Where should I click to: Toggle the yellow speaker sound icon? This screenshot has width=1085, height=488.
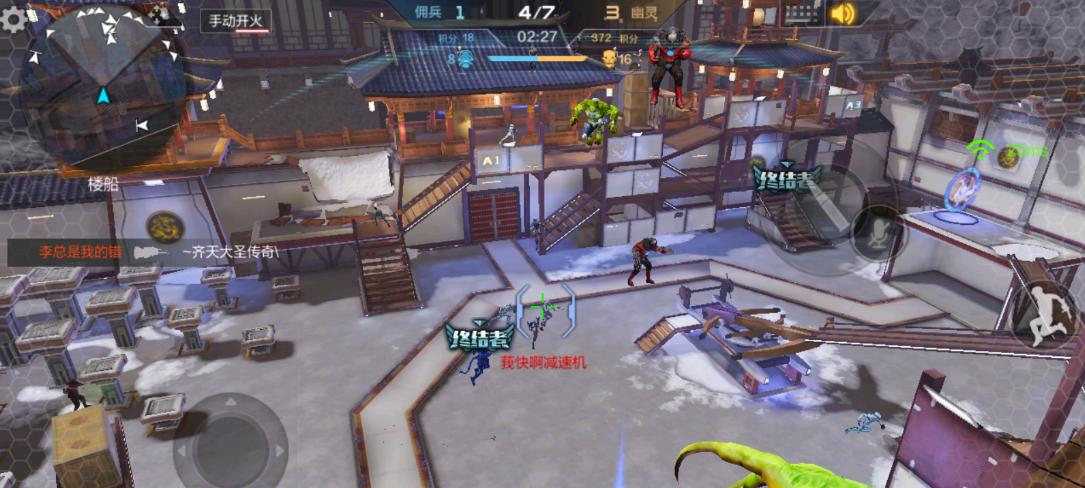coord(844,13)
